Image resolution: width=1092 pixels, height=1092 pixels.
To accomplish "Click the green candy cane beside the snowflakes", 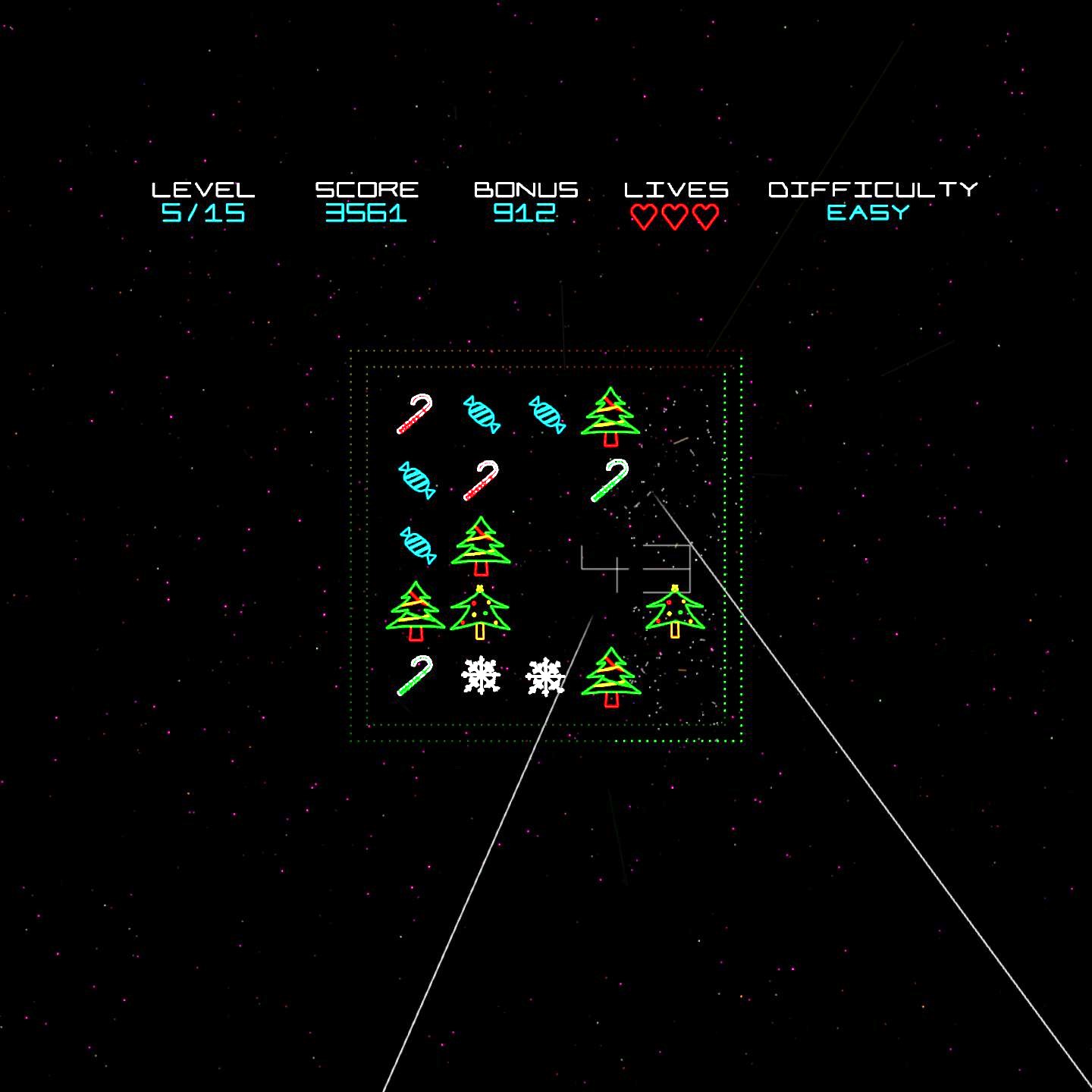I will click(415, 676).
